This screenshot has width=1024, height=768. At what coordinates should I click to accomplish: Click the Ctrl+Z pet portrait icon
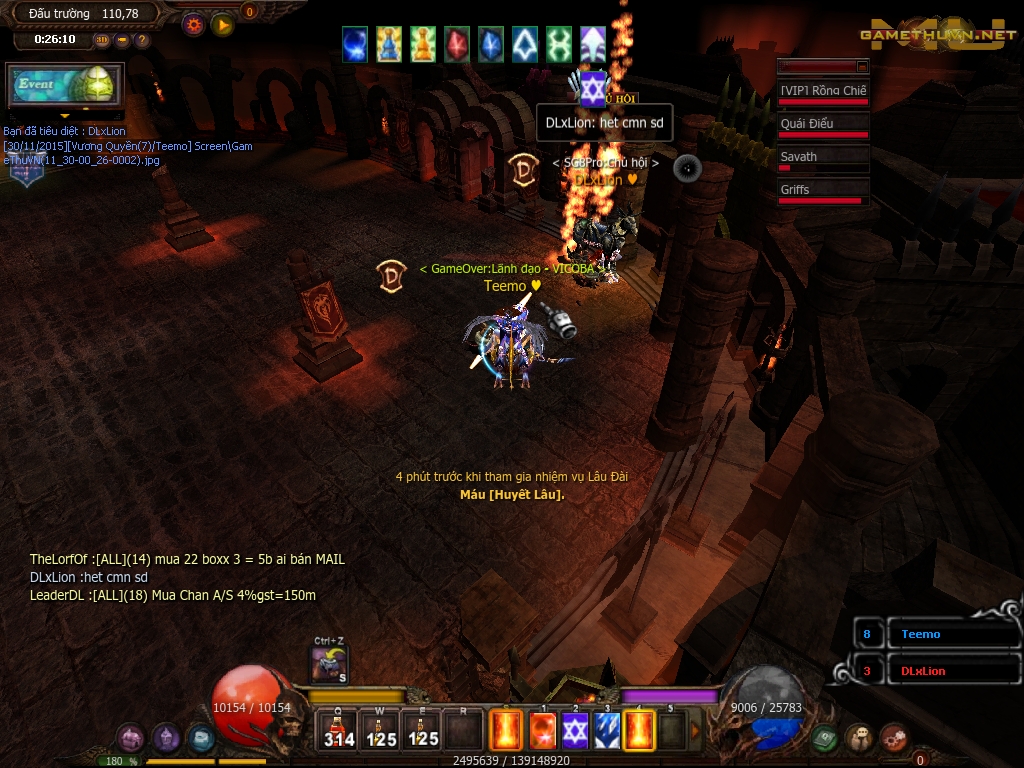[329, 664]
